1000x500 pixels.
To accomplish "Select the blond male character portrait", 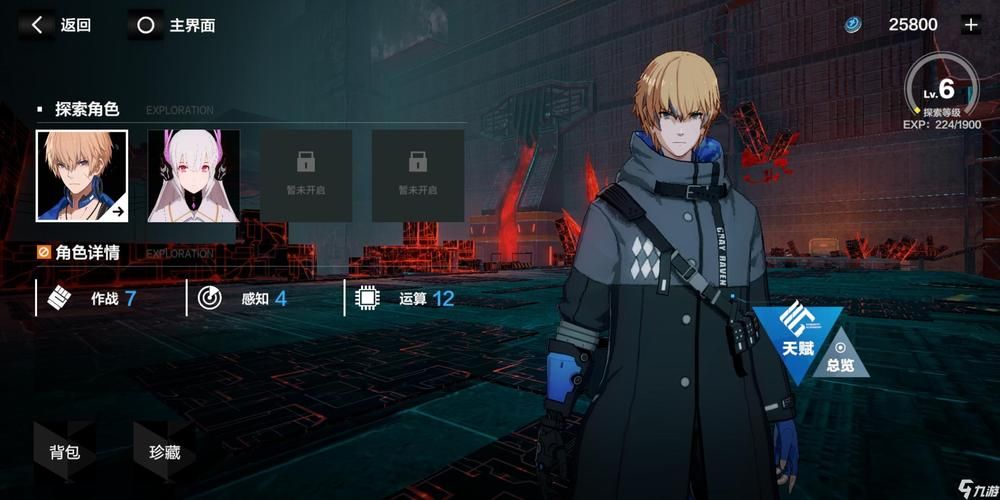I will click(x=82, y=175).
